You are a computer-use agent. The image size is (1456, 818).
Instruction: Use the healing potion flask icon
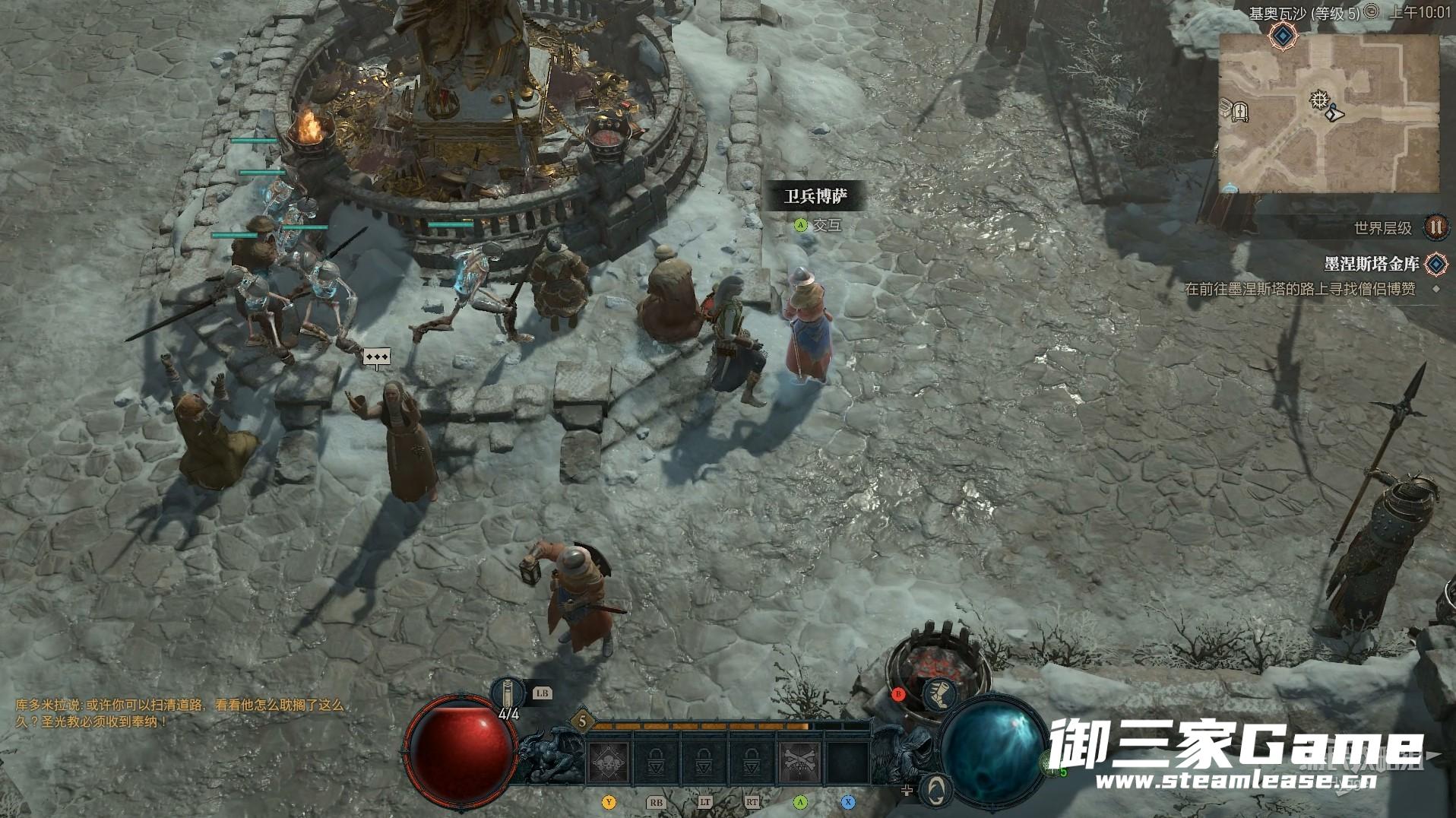click(x=507, y=693)
